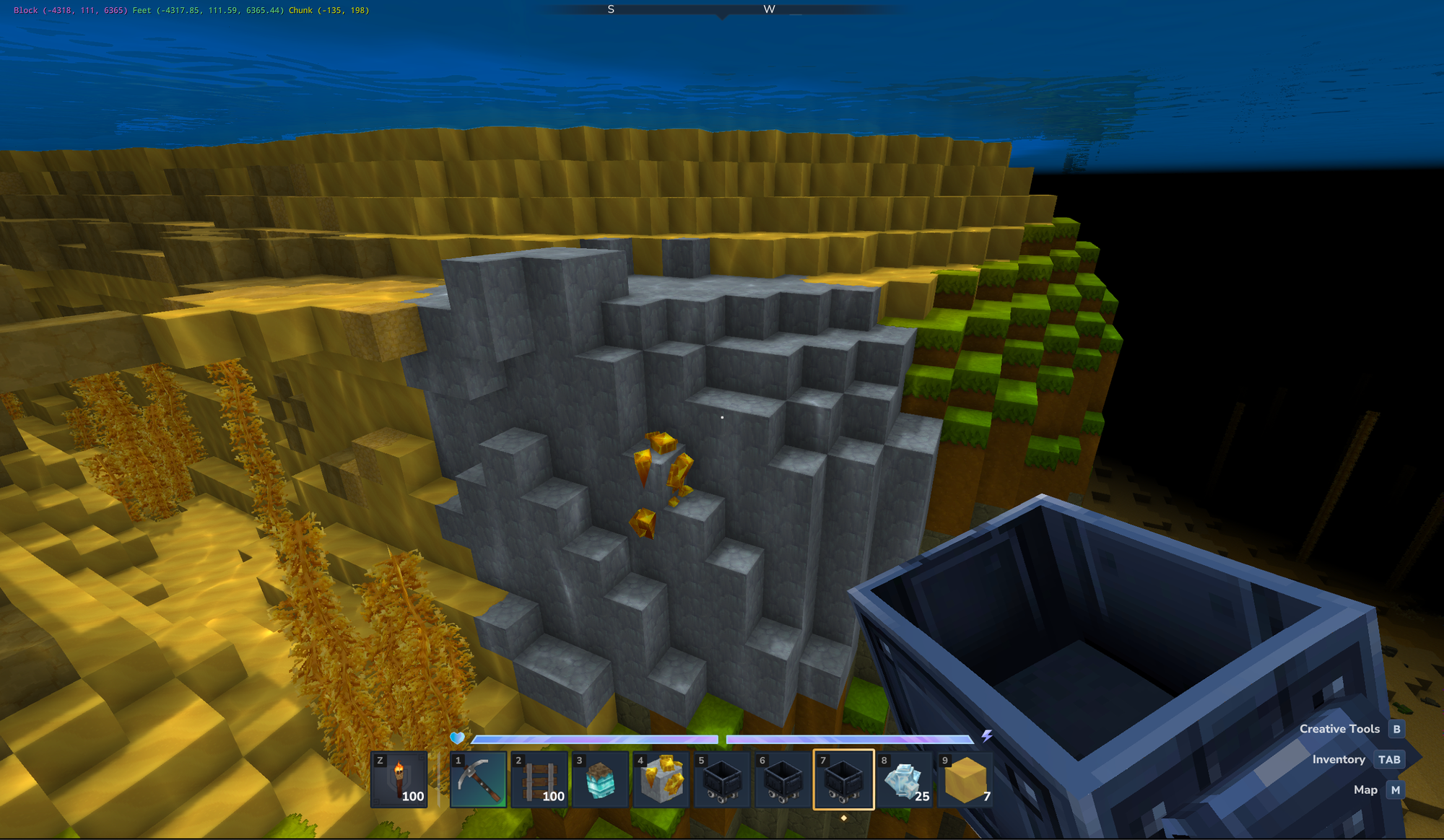This screenshot has height=840, width=1444.
Task: Select the rail track stack of 100
Action: pyautogui.click(x=539, y=779)
